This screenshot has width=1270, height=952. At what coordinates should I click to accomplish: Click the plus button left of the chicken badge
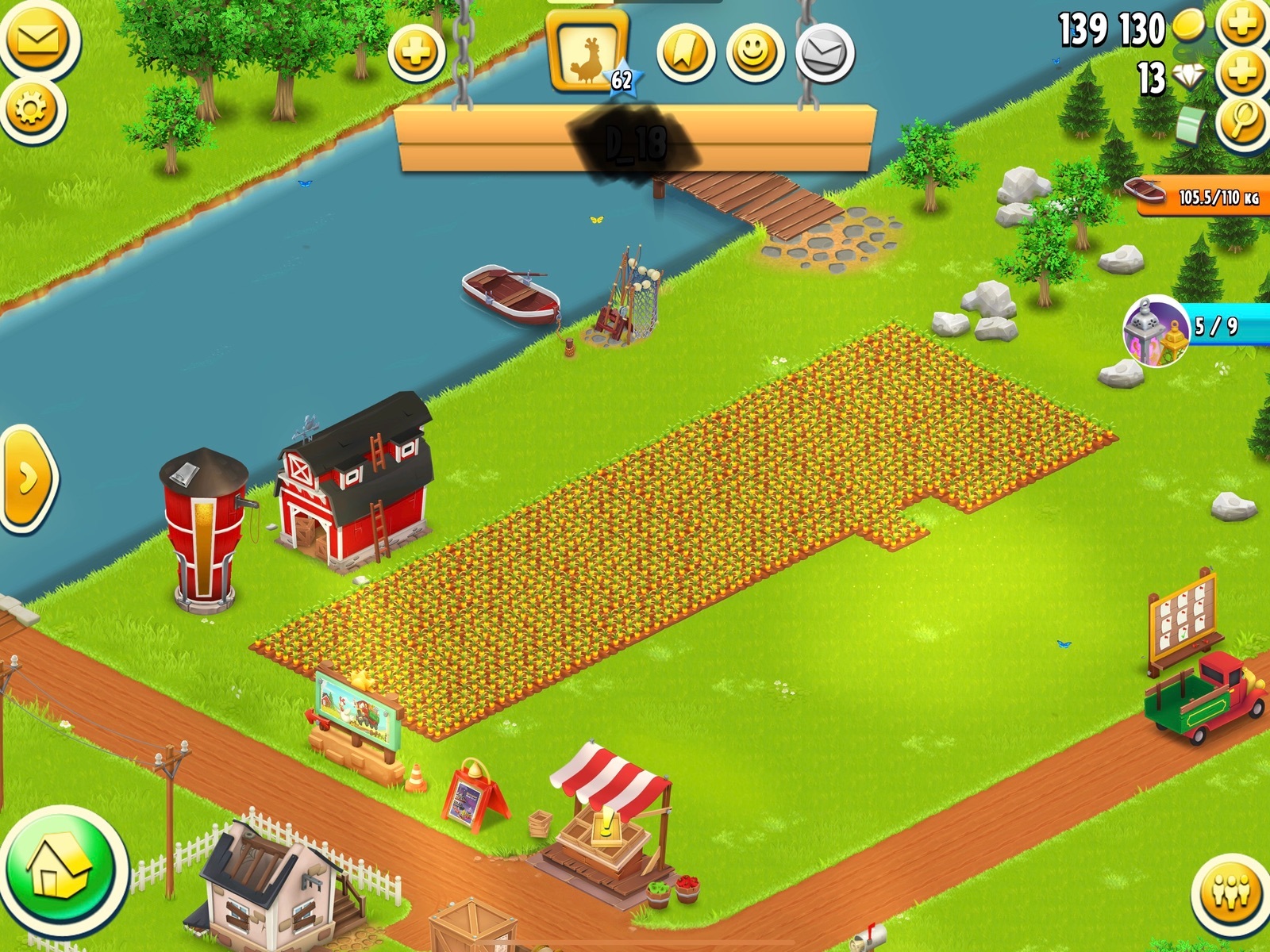(416, 53)
